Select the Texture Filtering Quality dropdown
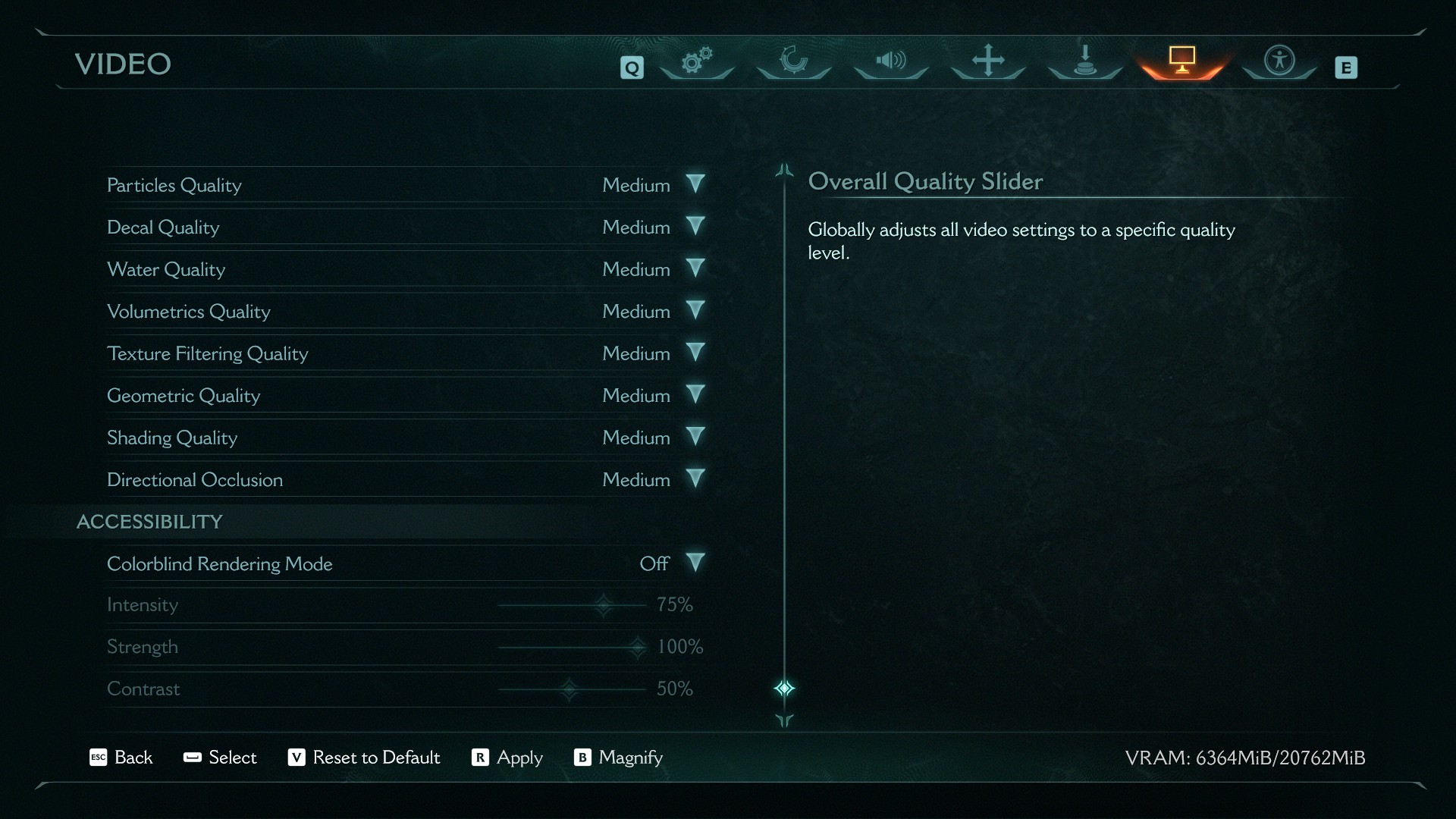Screen dimensions: 1456x819 (695, 353)
